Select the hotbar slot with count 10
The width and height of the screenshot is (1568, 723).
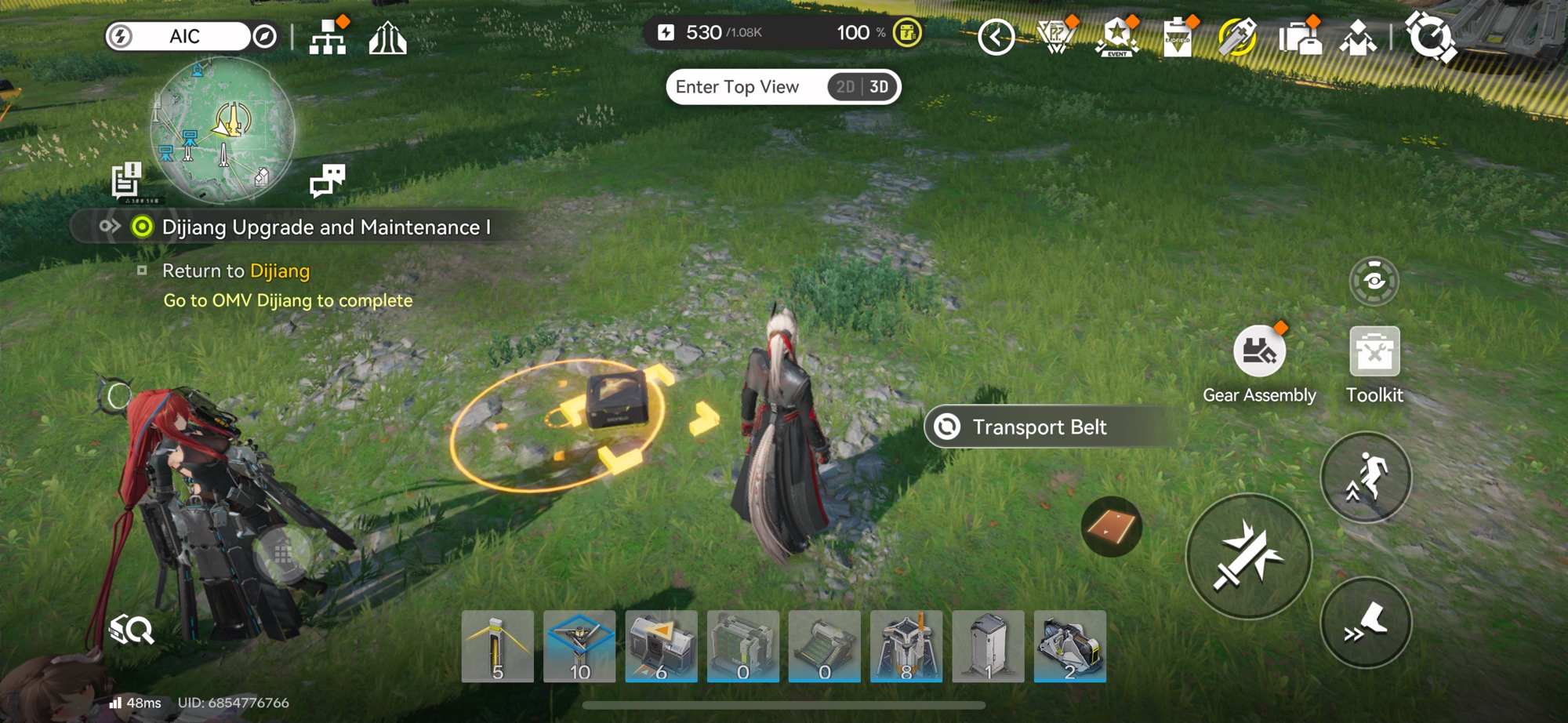click(579, 647)
